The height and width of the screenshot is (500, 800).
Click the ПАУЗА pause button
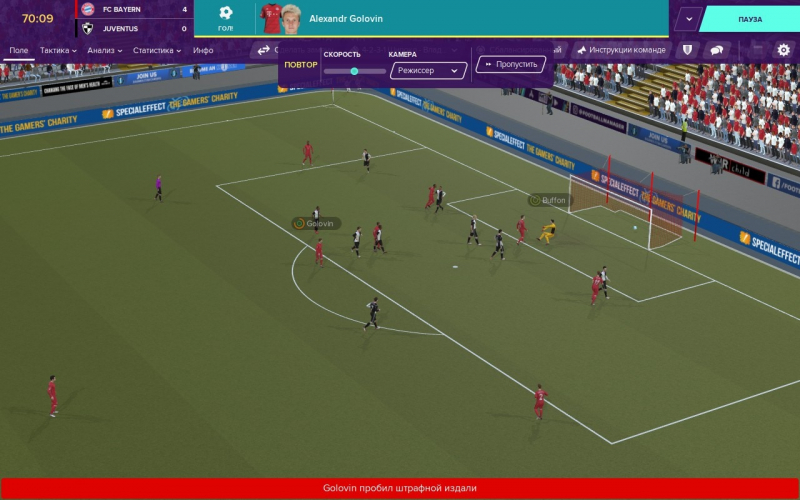[749, 19]
